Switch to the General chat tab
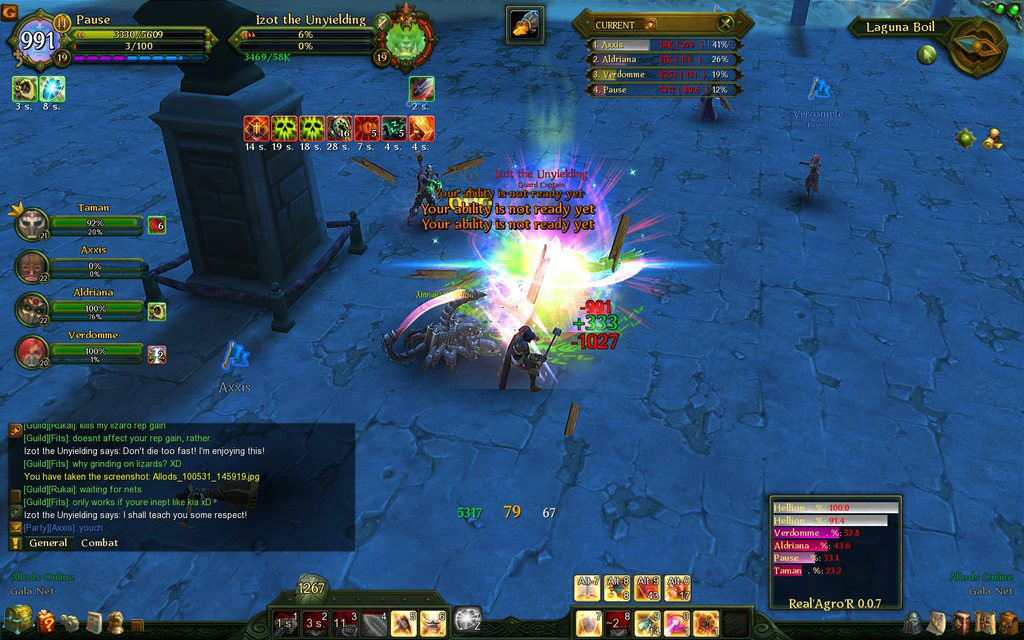1024x640 pixels. pyautogui.click(x=48, y=543)
